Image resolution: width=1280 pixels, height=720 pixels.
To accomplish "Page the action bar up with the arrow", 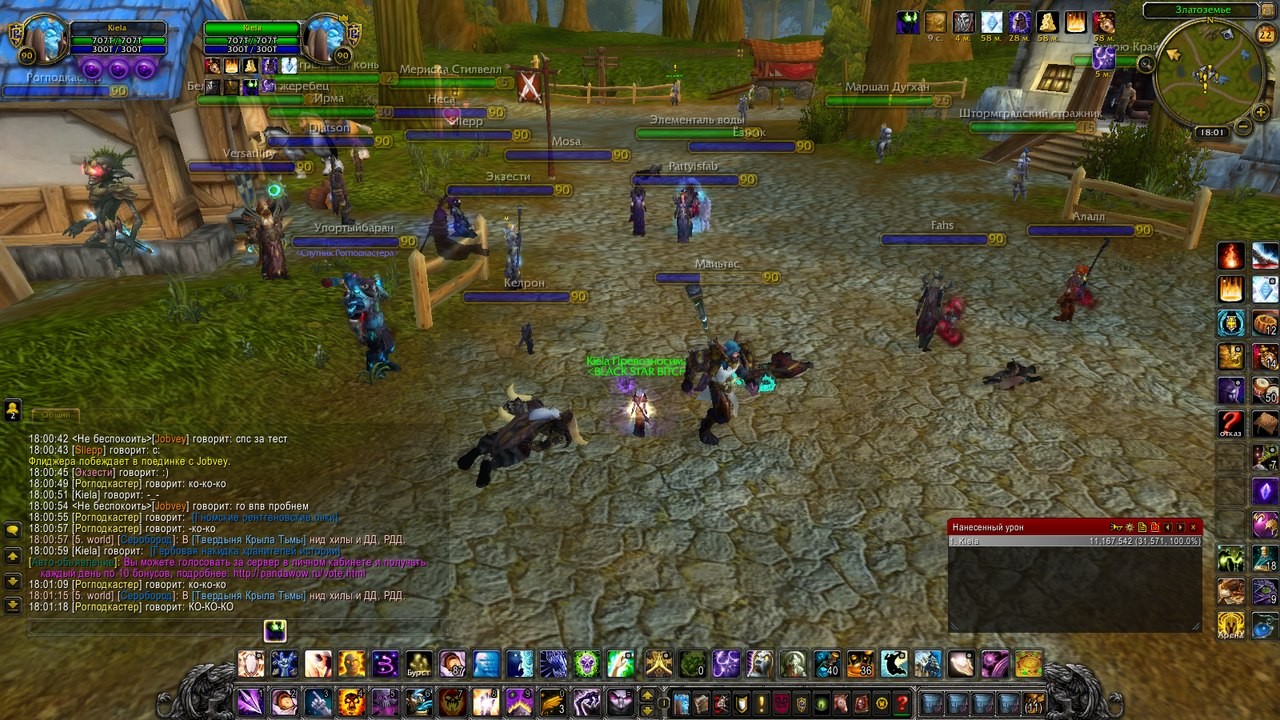I will click(x=647, y=695).
